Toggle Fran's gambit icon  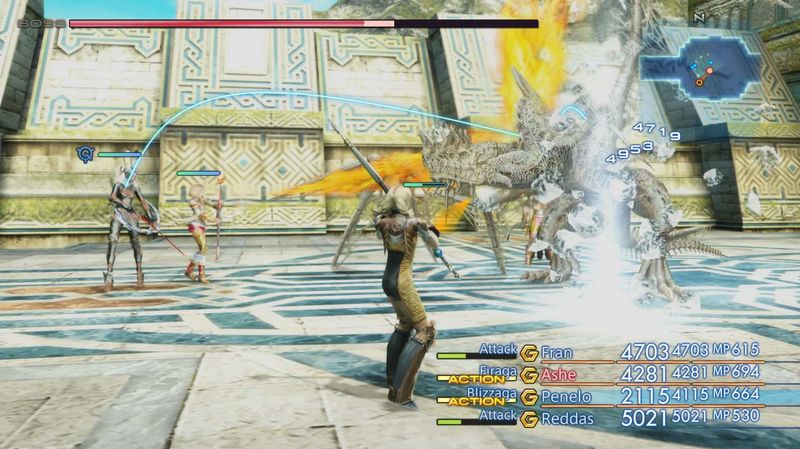[x=528, y=352]
